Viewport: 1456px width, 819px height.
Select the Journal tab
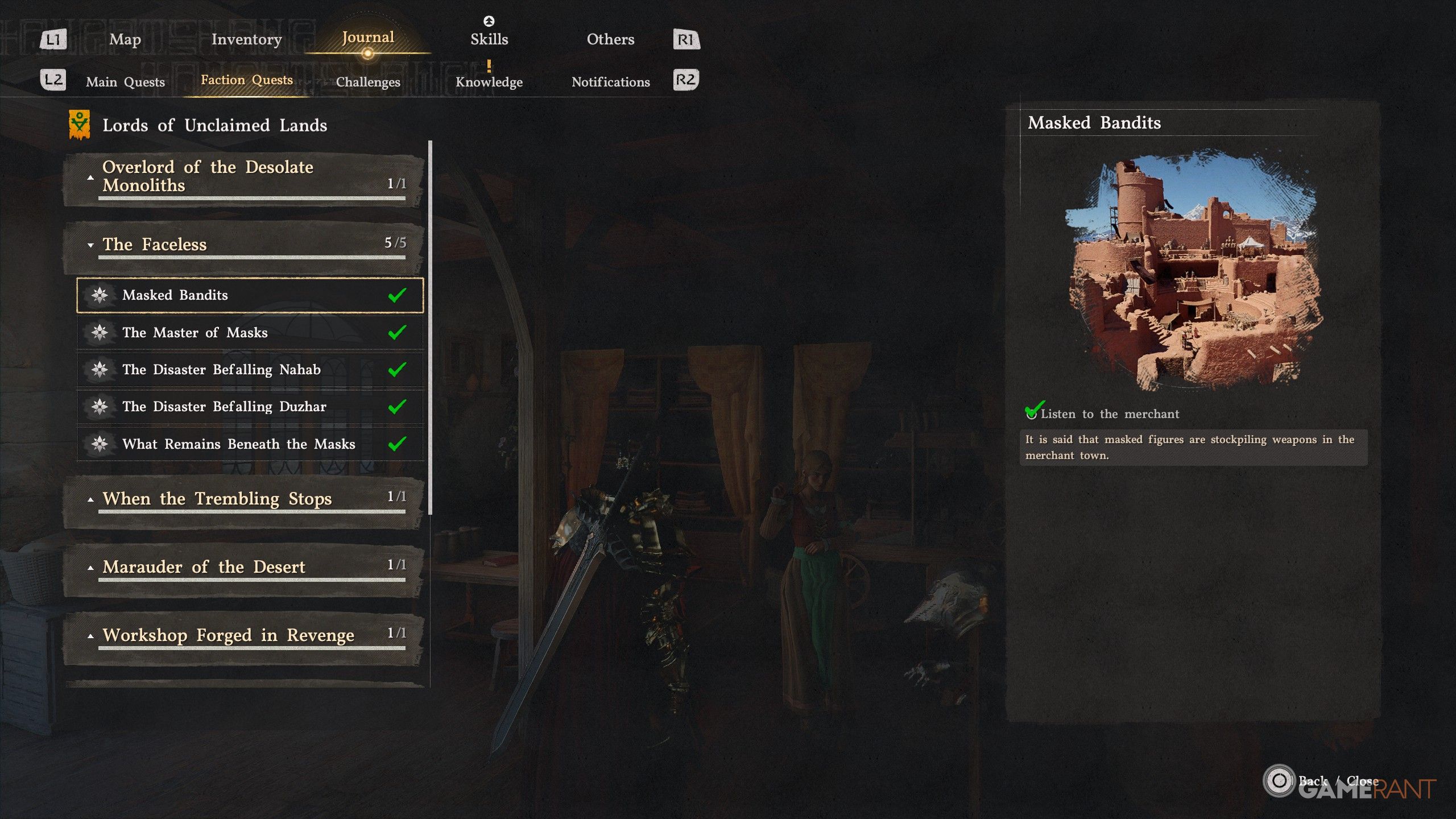[x=367, y=38]
